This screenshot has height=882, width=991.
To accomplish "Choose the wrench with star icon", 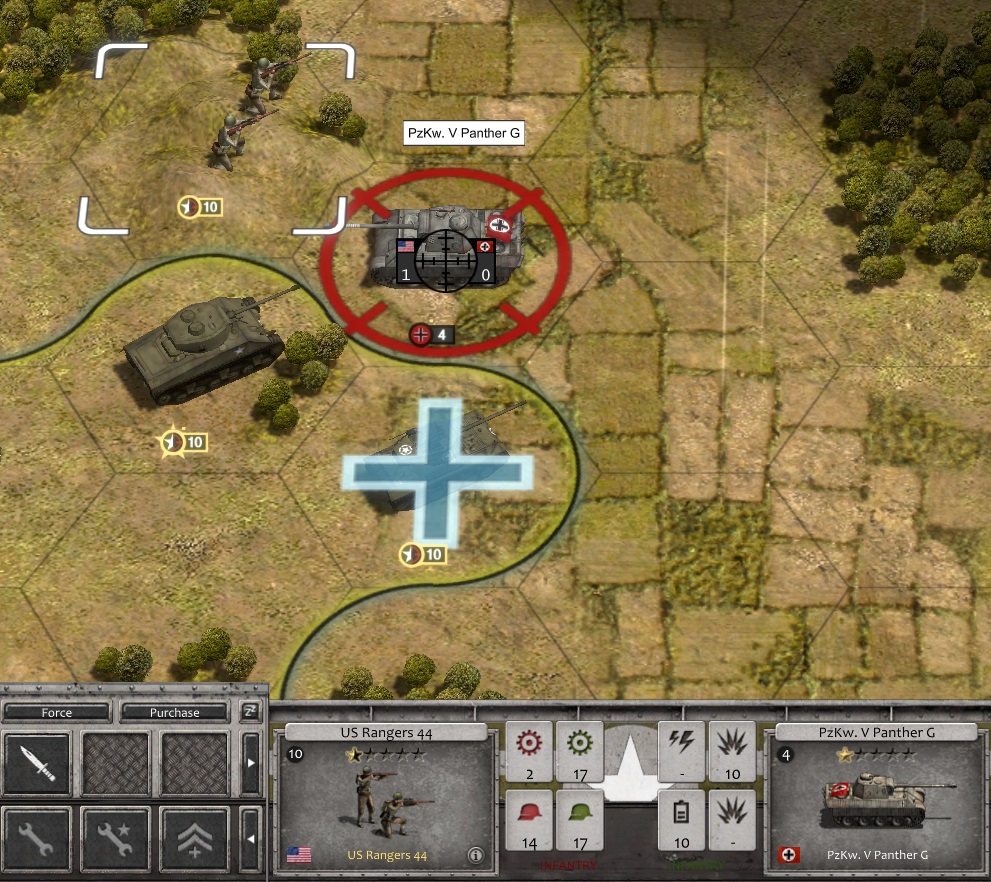I will tap(116, 838).
